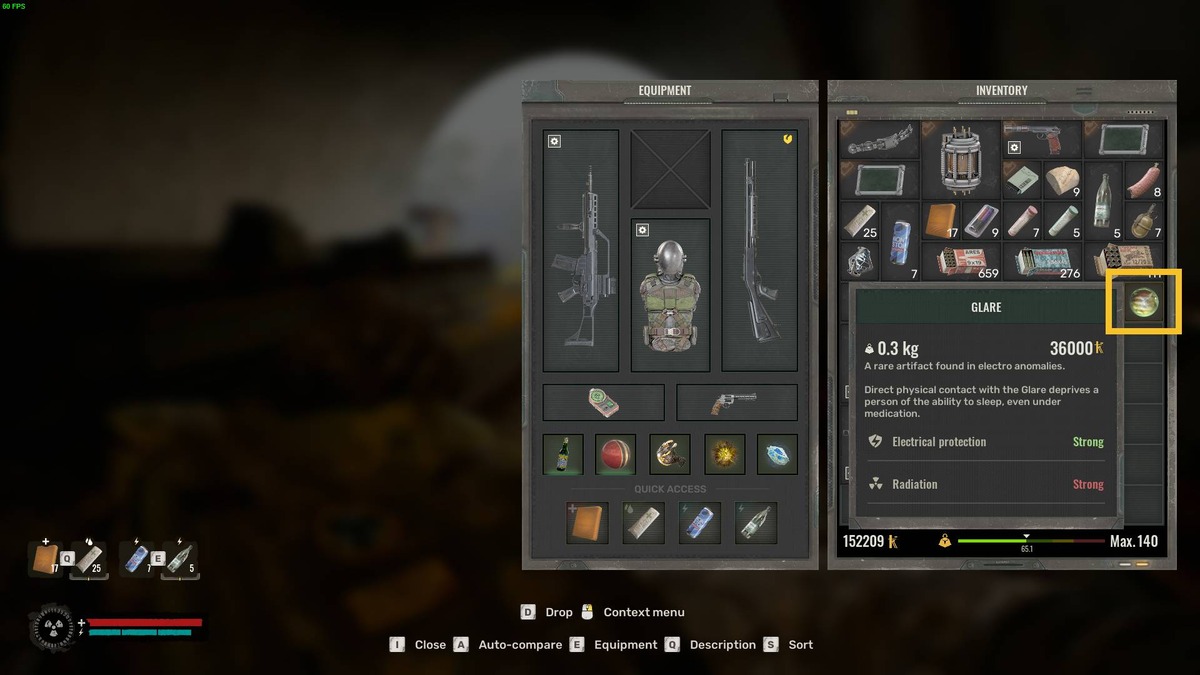Select the bread loaf in inventory
This screenshot has height=675, width=1200.
click(x=1062, y=181)
